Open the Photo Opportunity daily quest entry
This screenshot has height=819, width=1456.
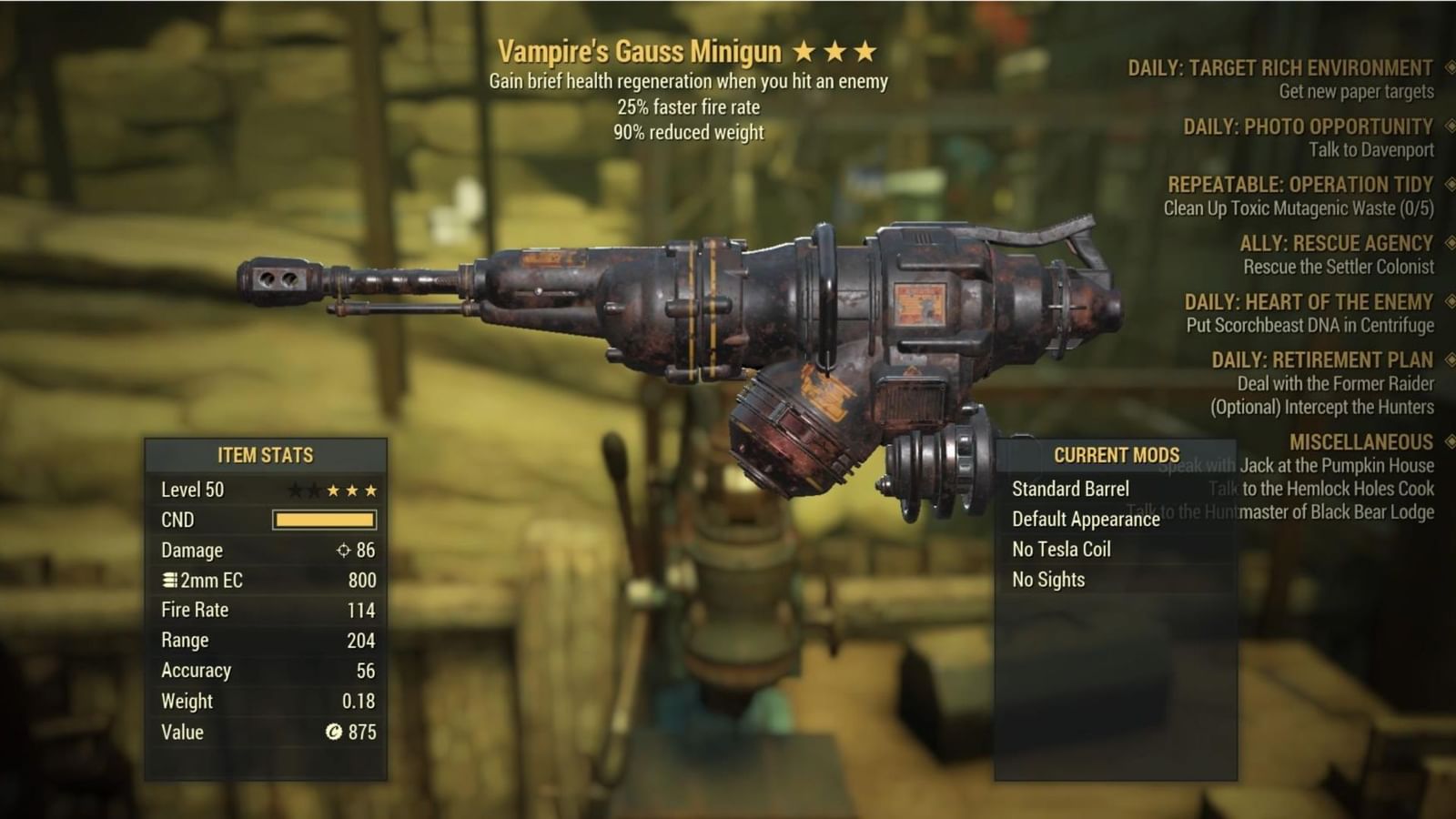tap(1307, 126)
